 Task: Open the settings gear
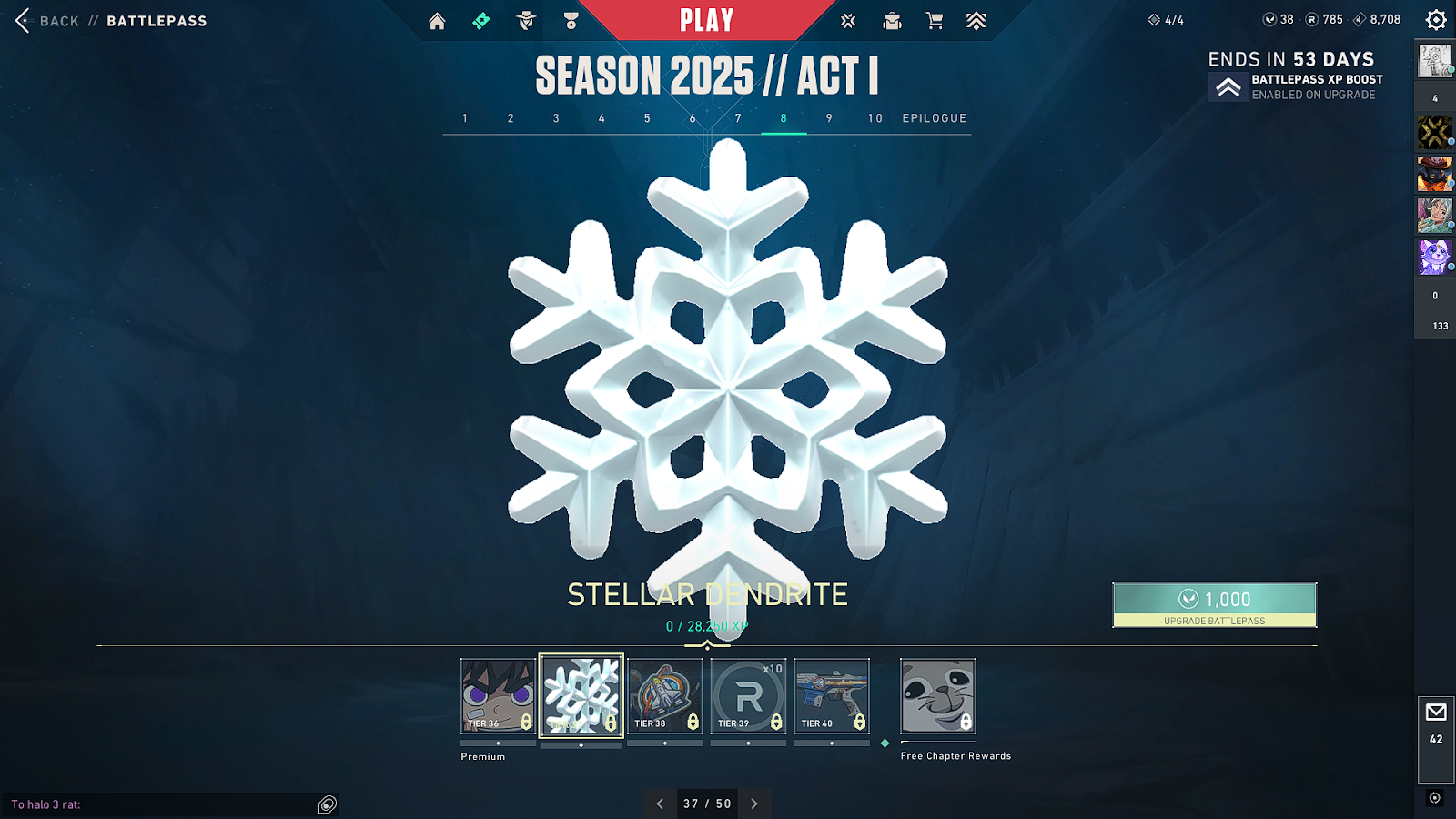pos(1436,20)
